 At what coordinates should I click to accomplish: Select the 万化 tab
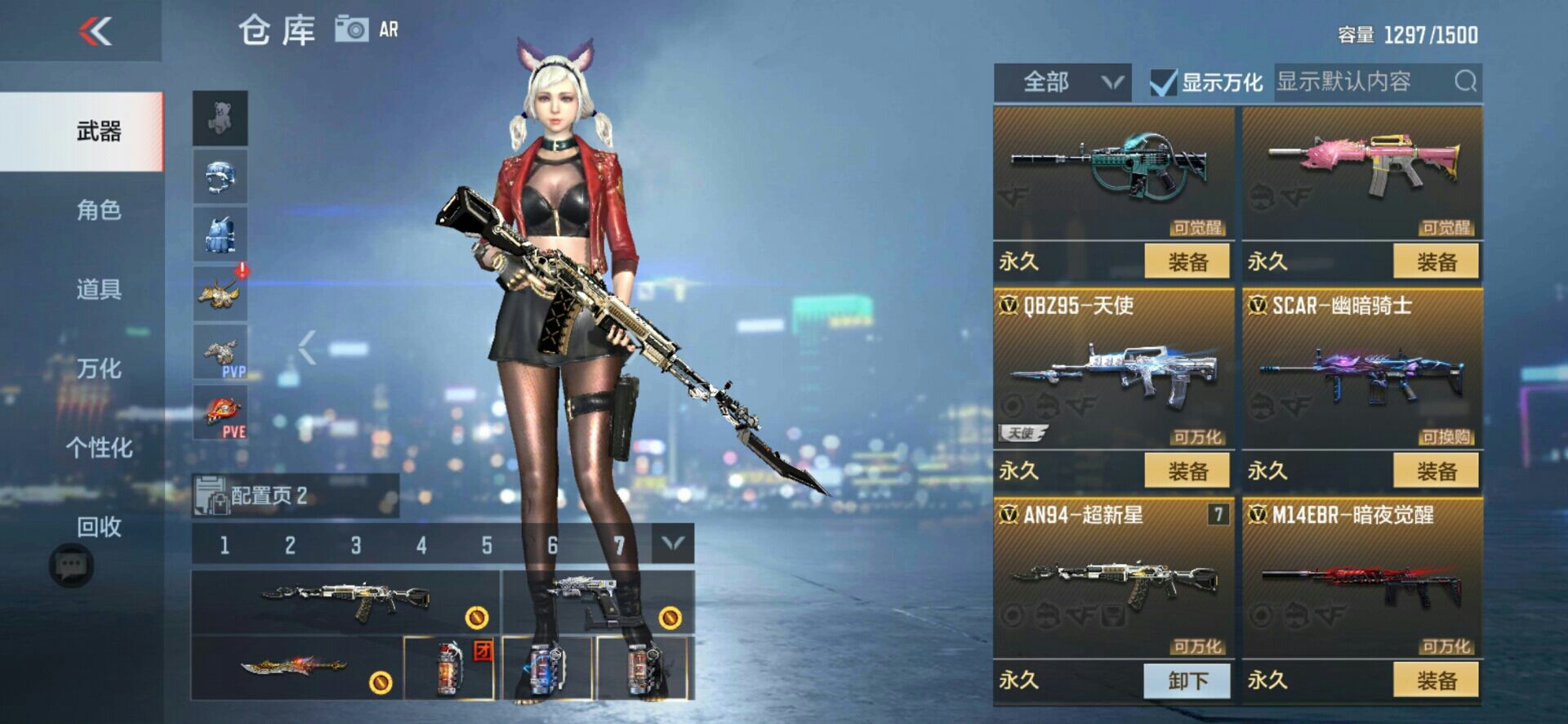pyautogui.click(x=99, y=369)
